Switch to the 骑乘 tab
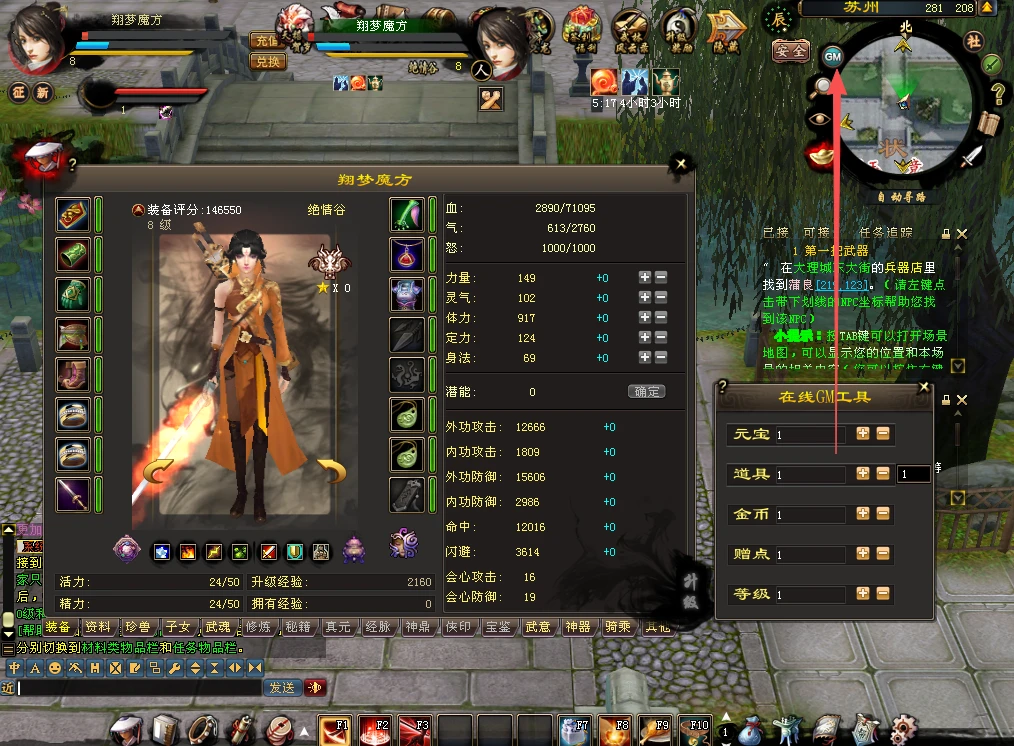 tap(618, 627)
